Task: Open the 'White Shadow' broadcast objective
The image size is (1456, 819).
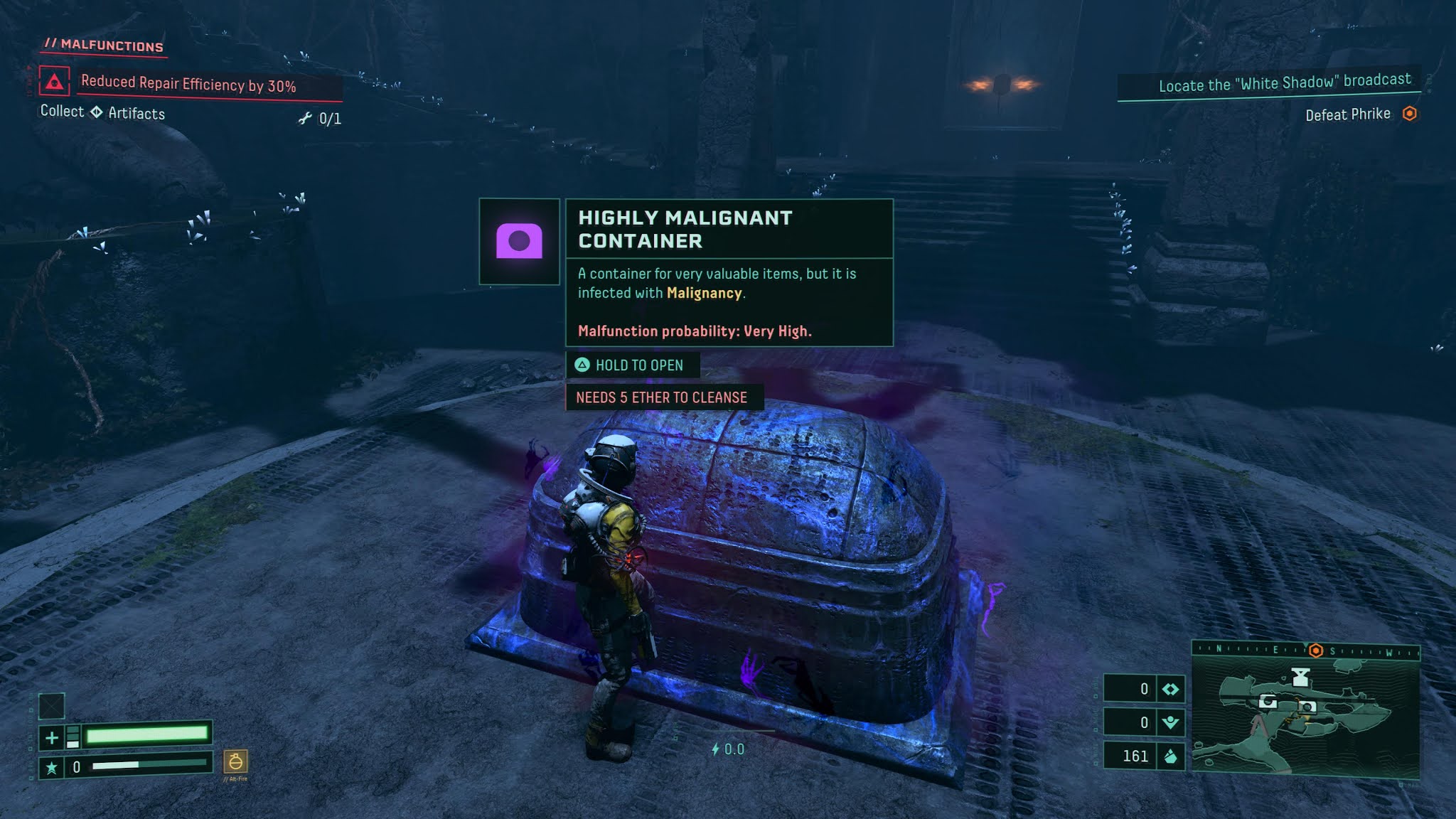Action: [x=1284, y=83]
